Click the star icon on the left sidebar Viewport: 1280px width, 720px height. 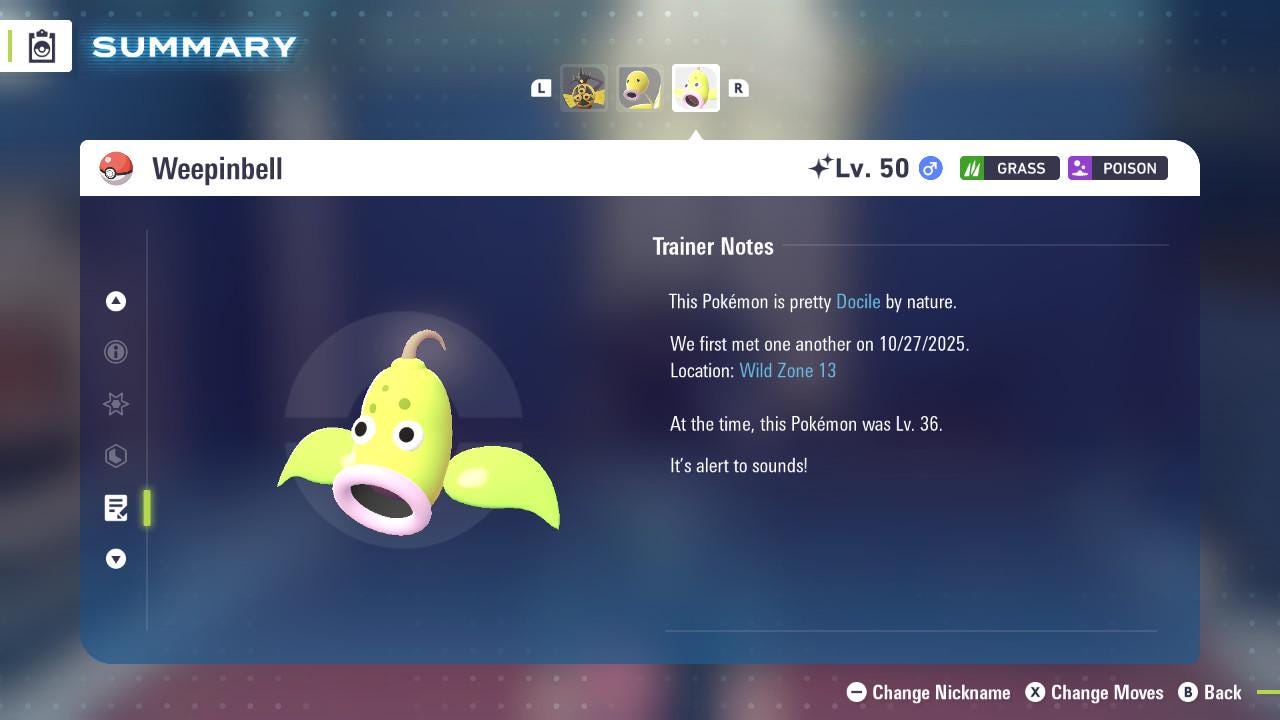116,404
